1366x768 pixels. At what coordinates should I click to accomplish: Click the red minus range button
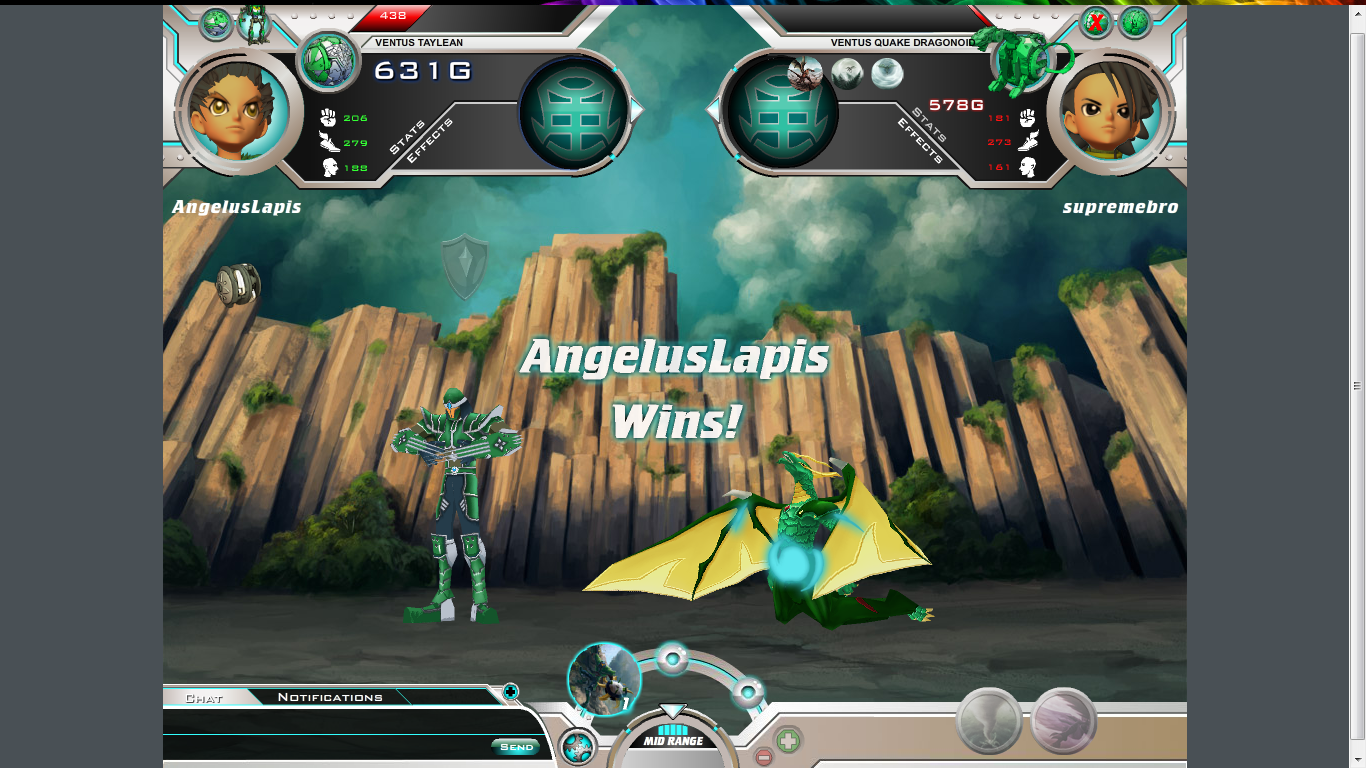[763, 757]
